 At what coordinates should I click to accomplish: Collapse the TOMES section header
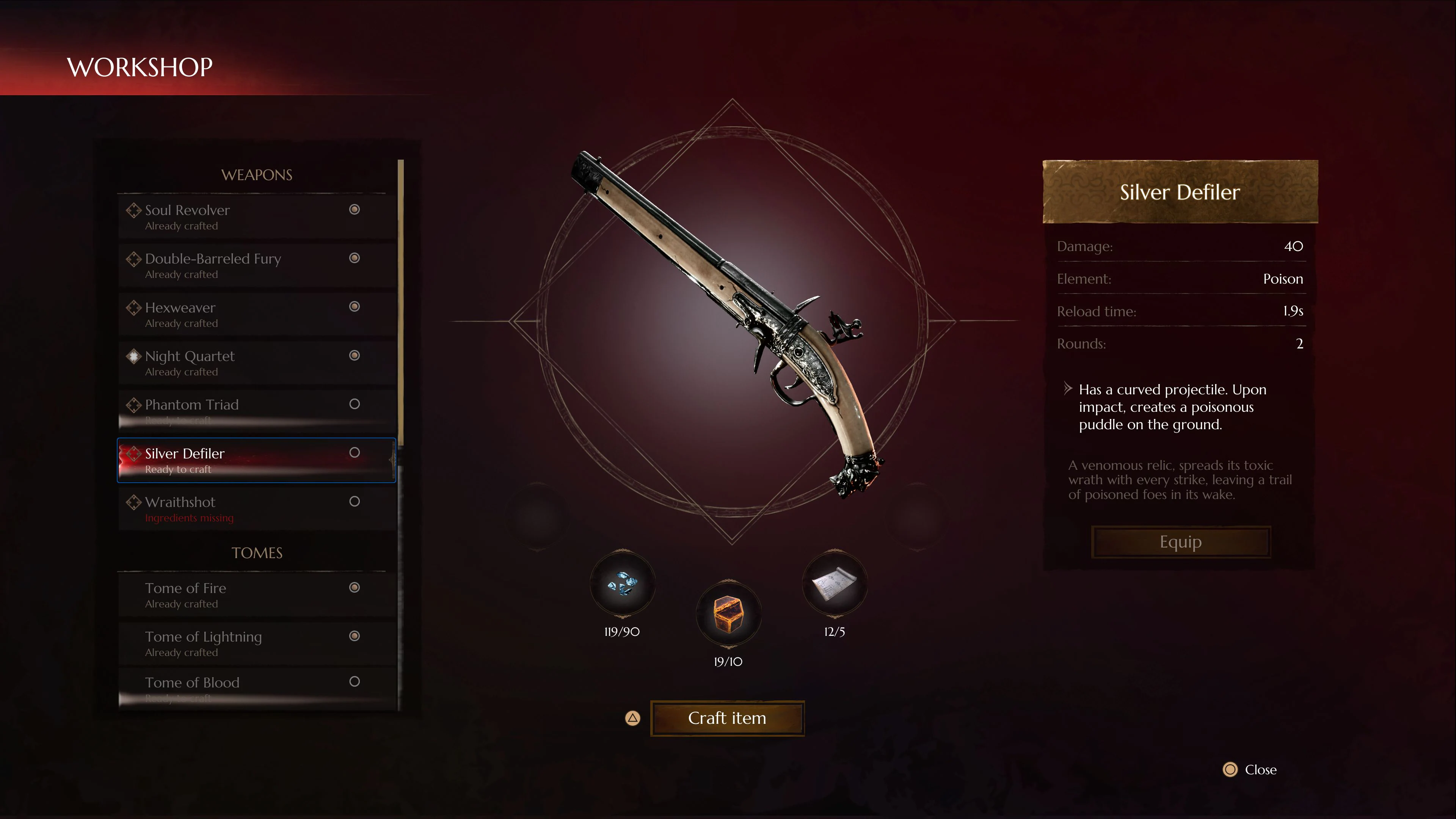(257, 553)
